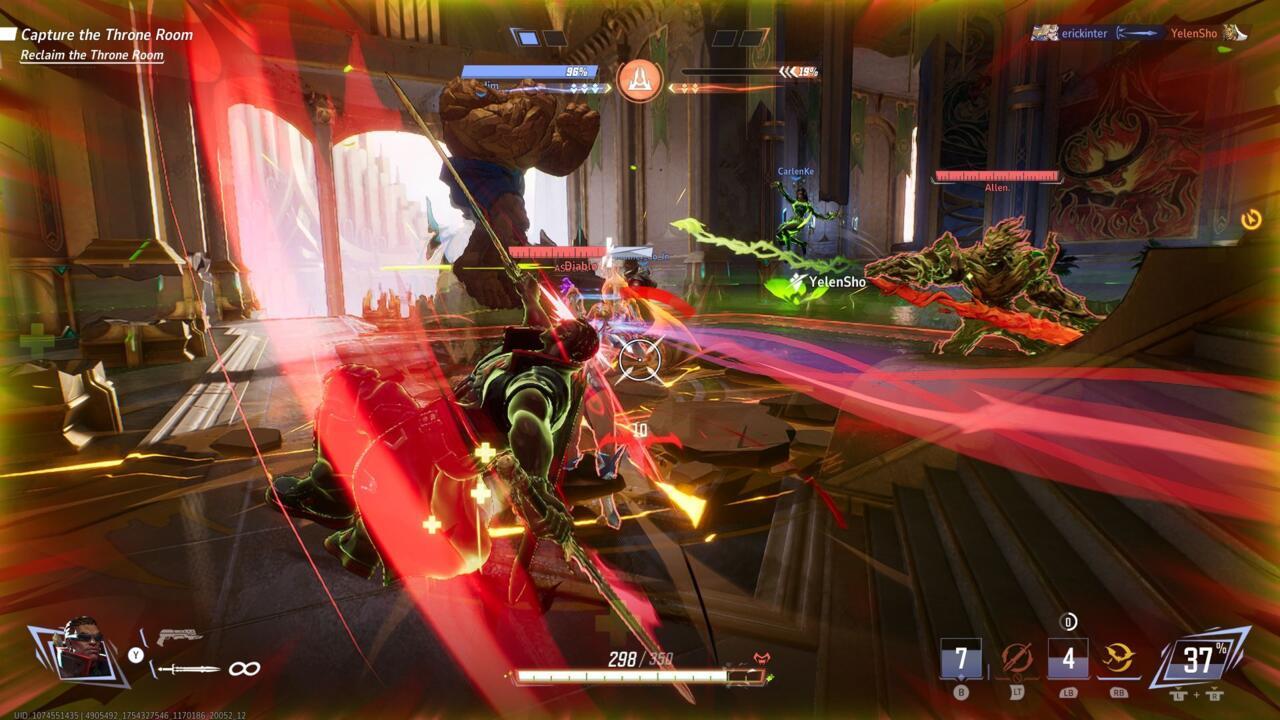Select the rifle weapon icon near the Y prompt

tap(178, 635)
